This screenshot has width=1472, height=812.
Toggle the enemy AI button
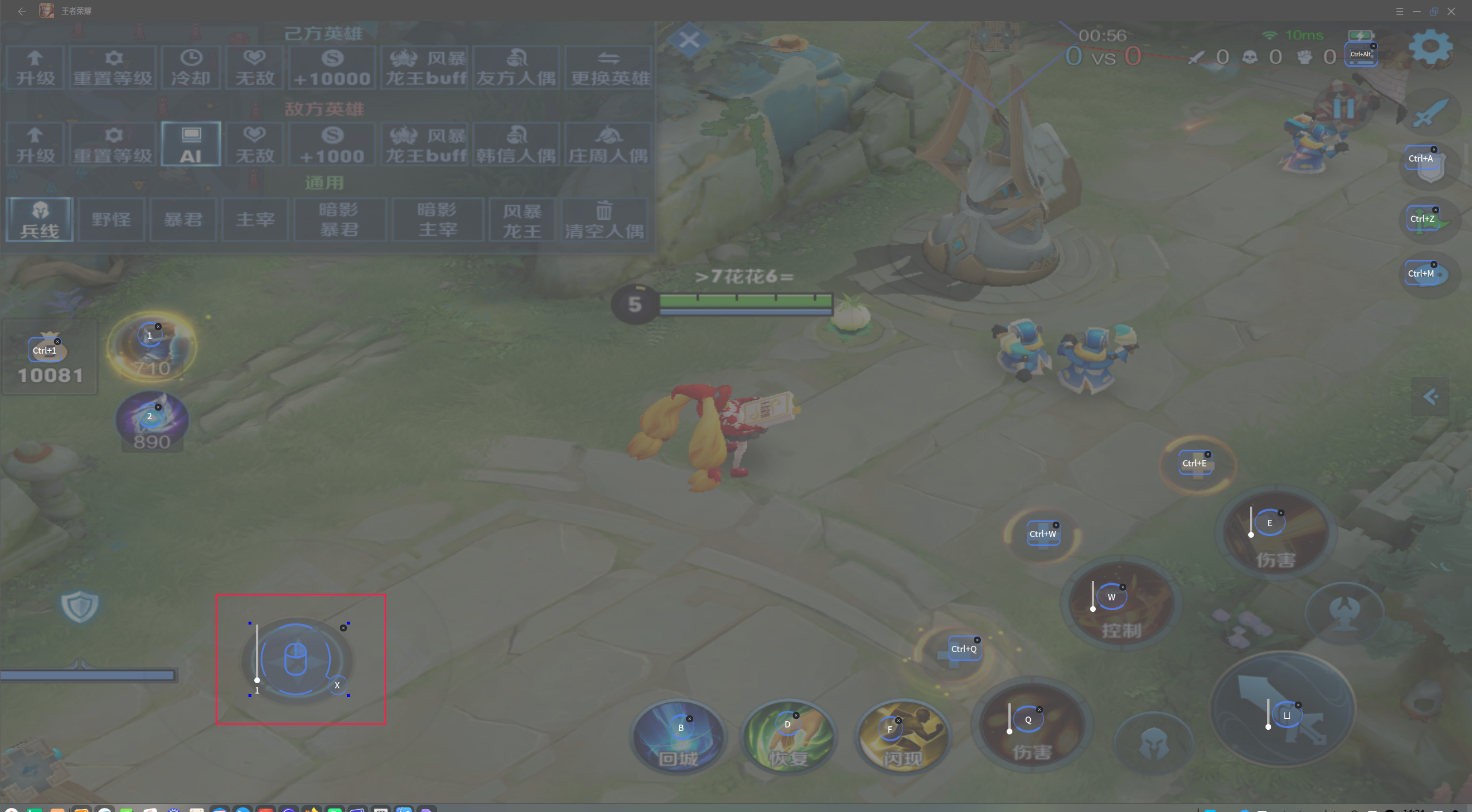click(191, 144)
